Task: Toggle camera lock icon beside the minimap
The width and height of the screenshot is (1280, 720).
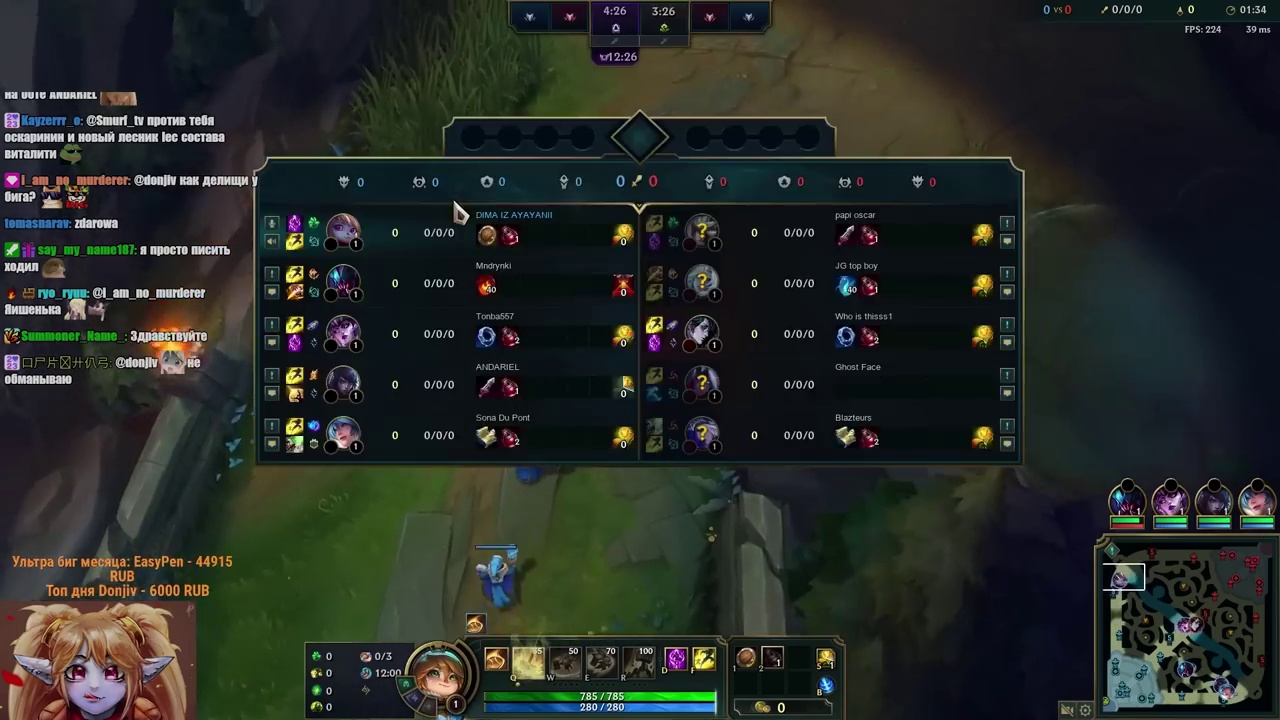Action: (x=1067, y=710)
